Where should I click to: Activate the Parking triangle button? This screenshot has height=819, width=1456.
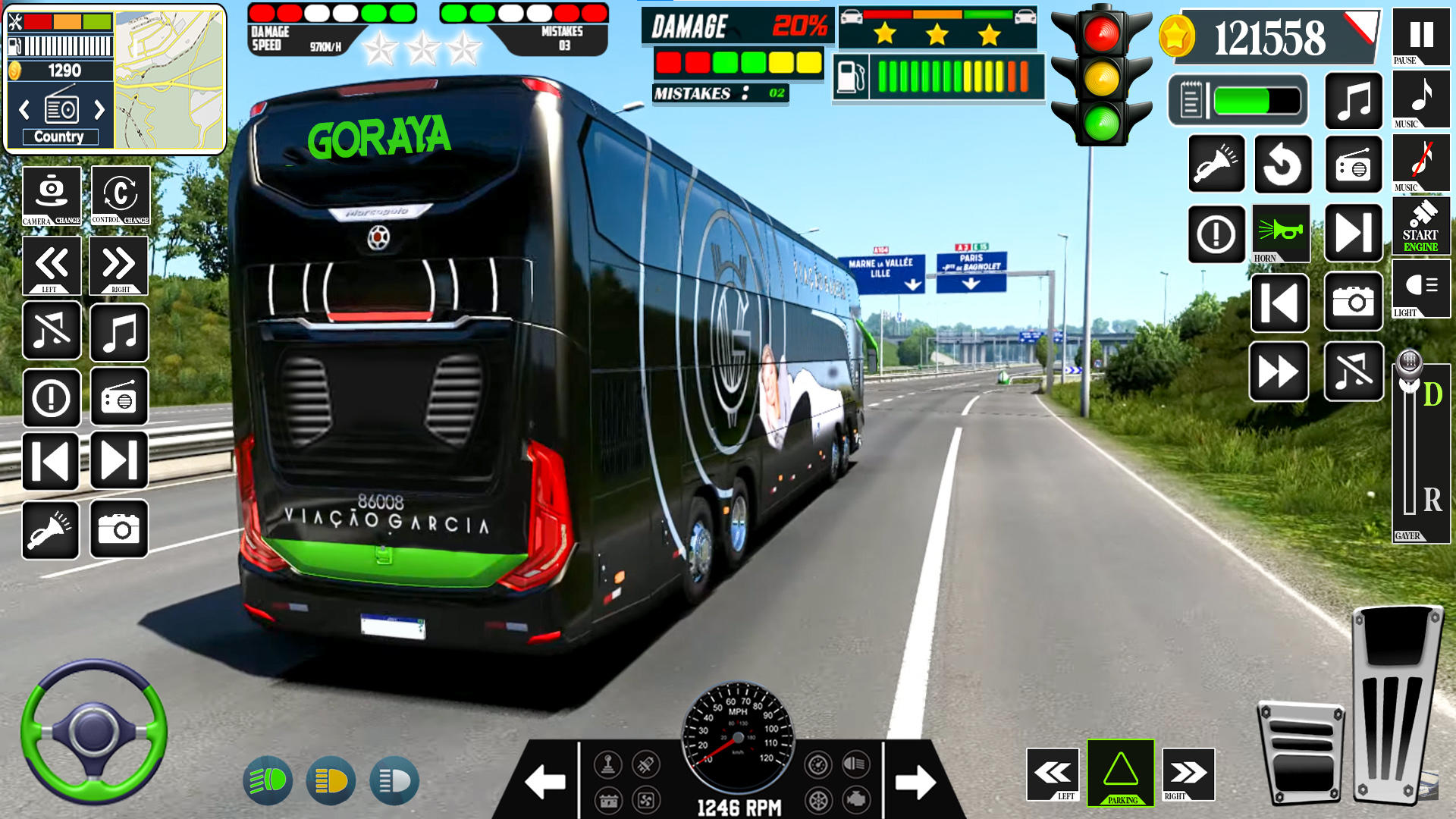[1121, 772]
